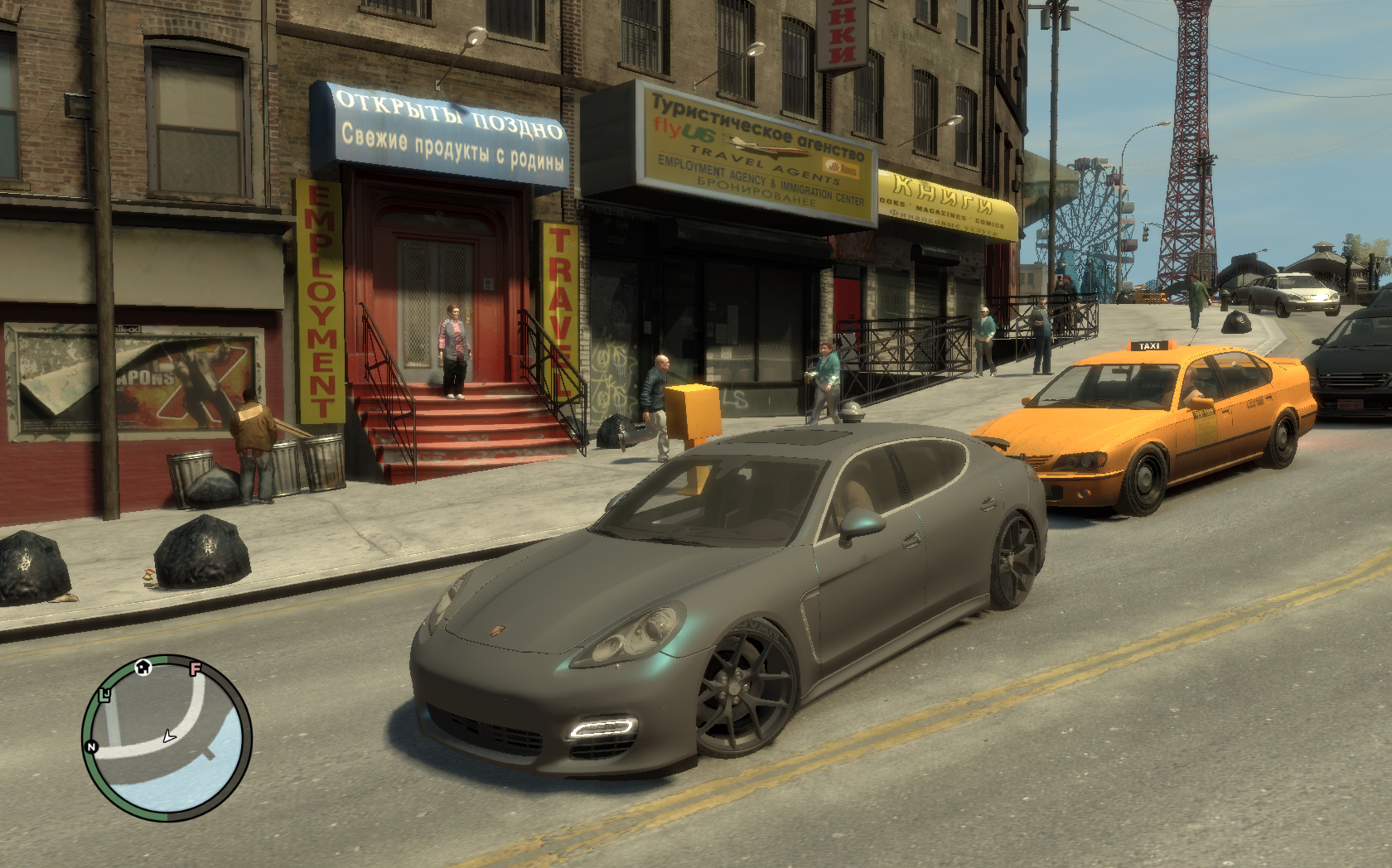Click the white player arrow on the radar
The height and width of the screenshot is (868, 1392).
[x=169, y=735]
